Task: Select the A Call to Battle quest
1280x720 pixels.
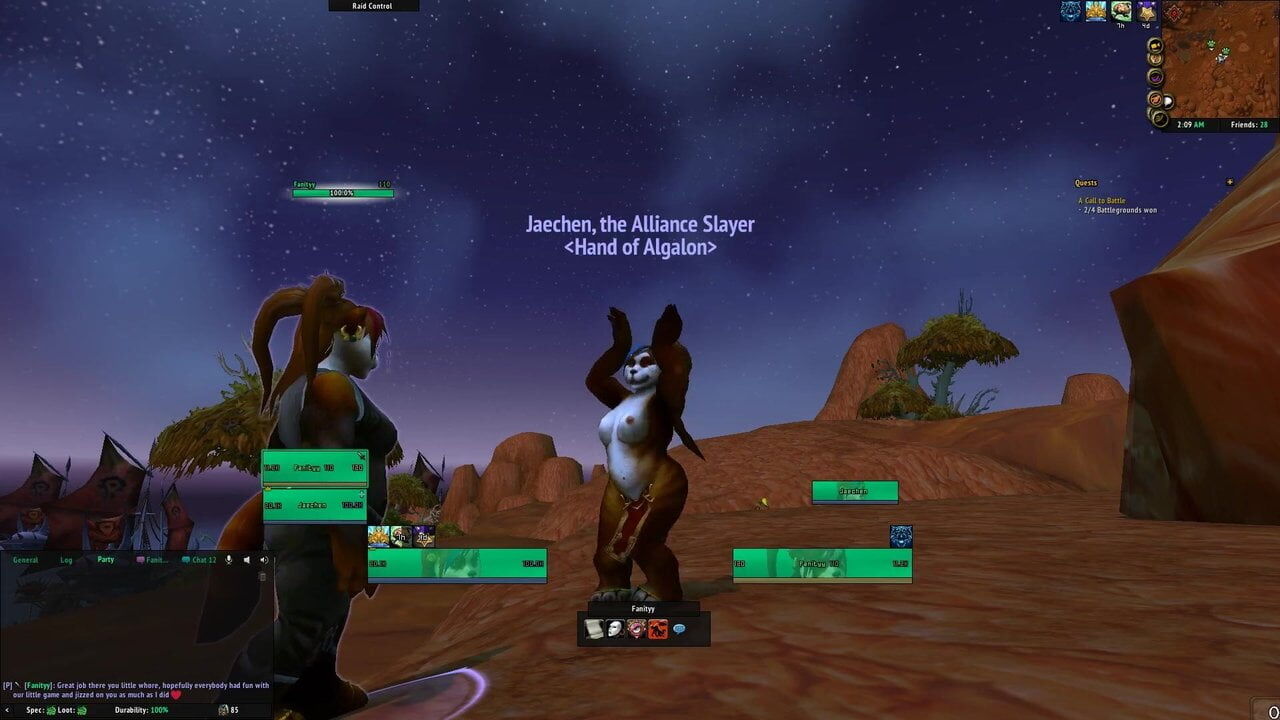Action: (1102, 201)
